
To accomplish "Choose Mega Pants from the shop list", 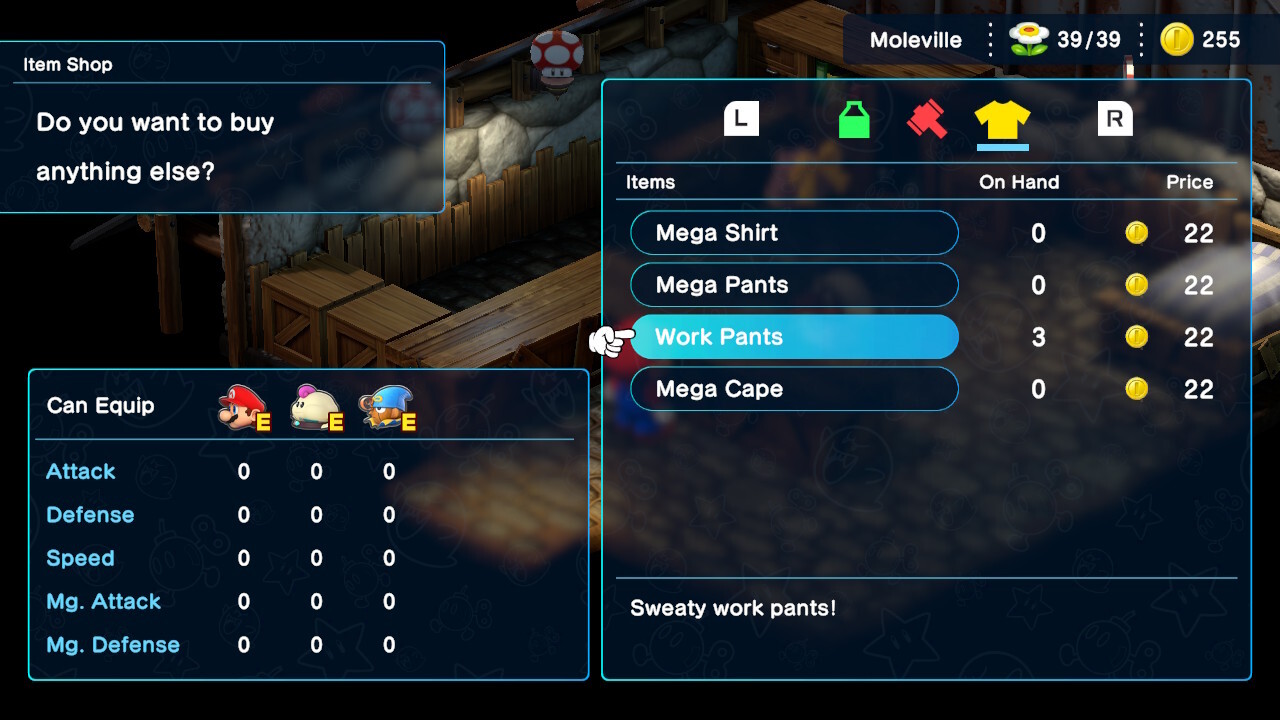I will [794, 285].
